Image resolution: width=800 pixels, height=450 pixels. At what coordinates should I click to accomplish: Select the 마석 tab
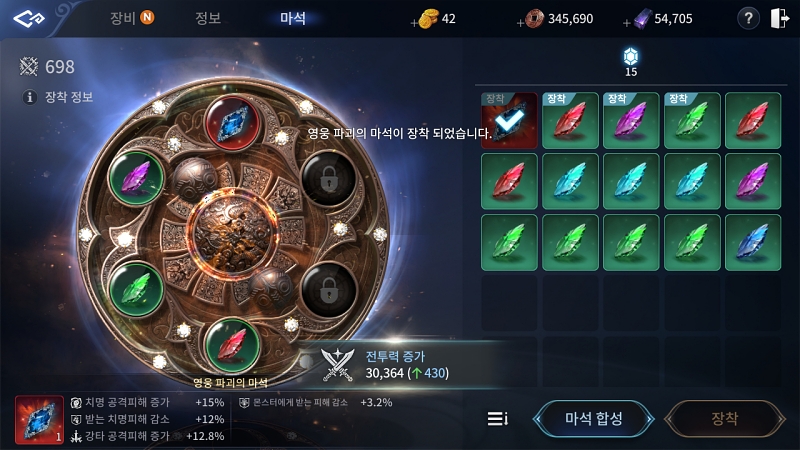[x=293, y=18]
